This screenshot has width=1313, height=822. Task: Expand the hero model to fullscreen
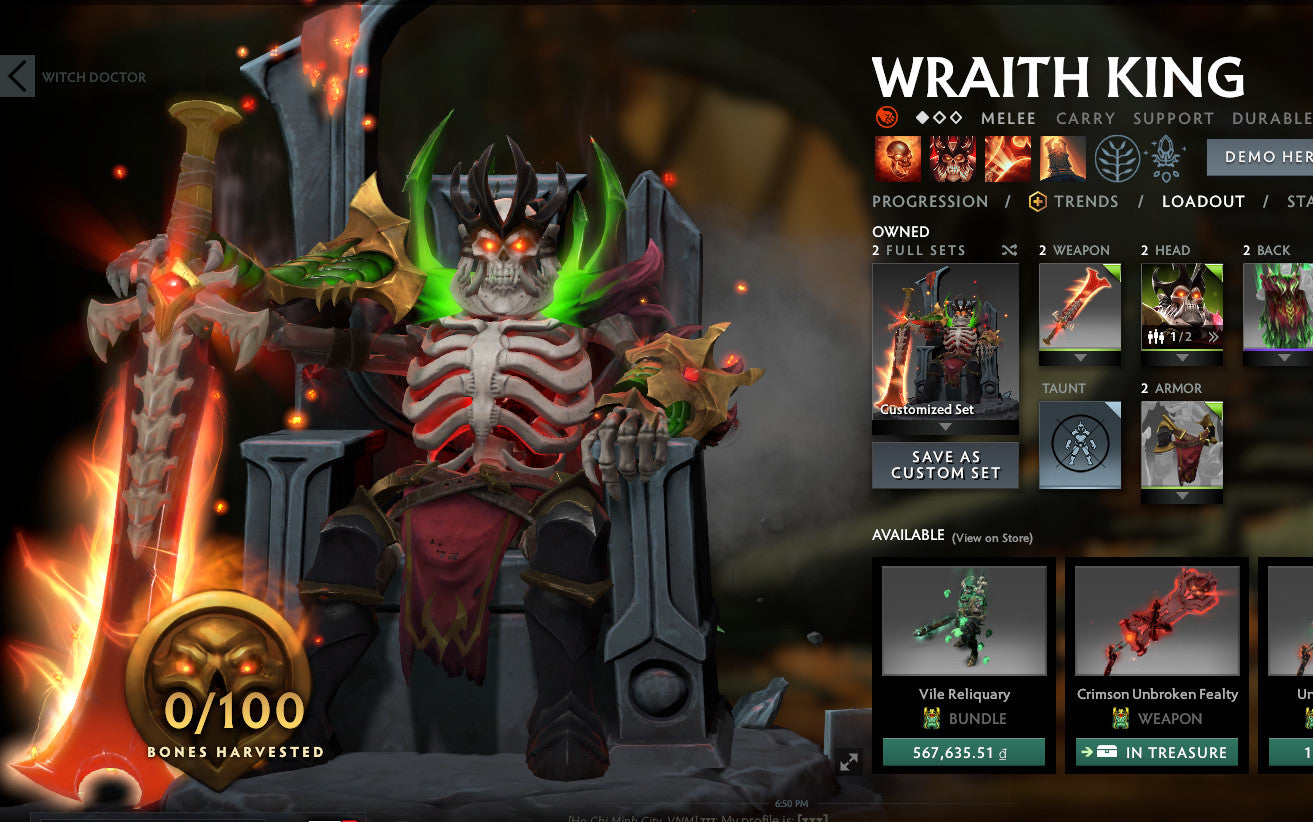[849, 762]
